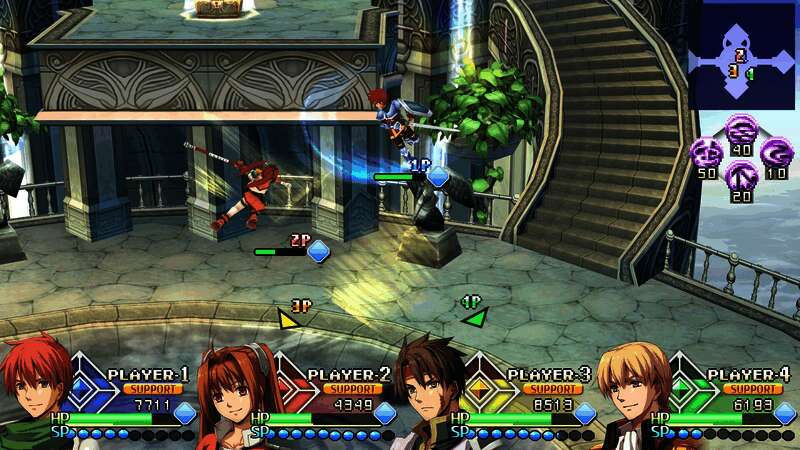Activate the top skill orb costing 40
Screen dimensions: 800x450
[741, 129]
